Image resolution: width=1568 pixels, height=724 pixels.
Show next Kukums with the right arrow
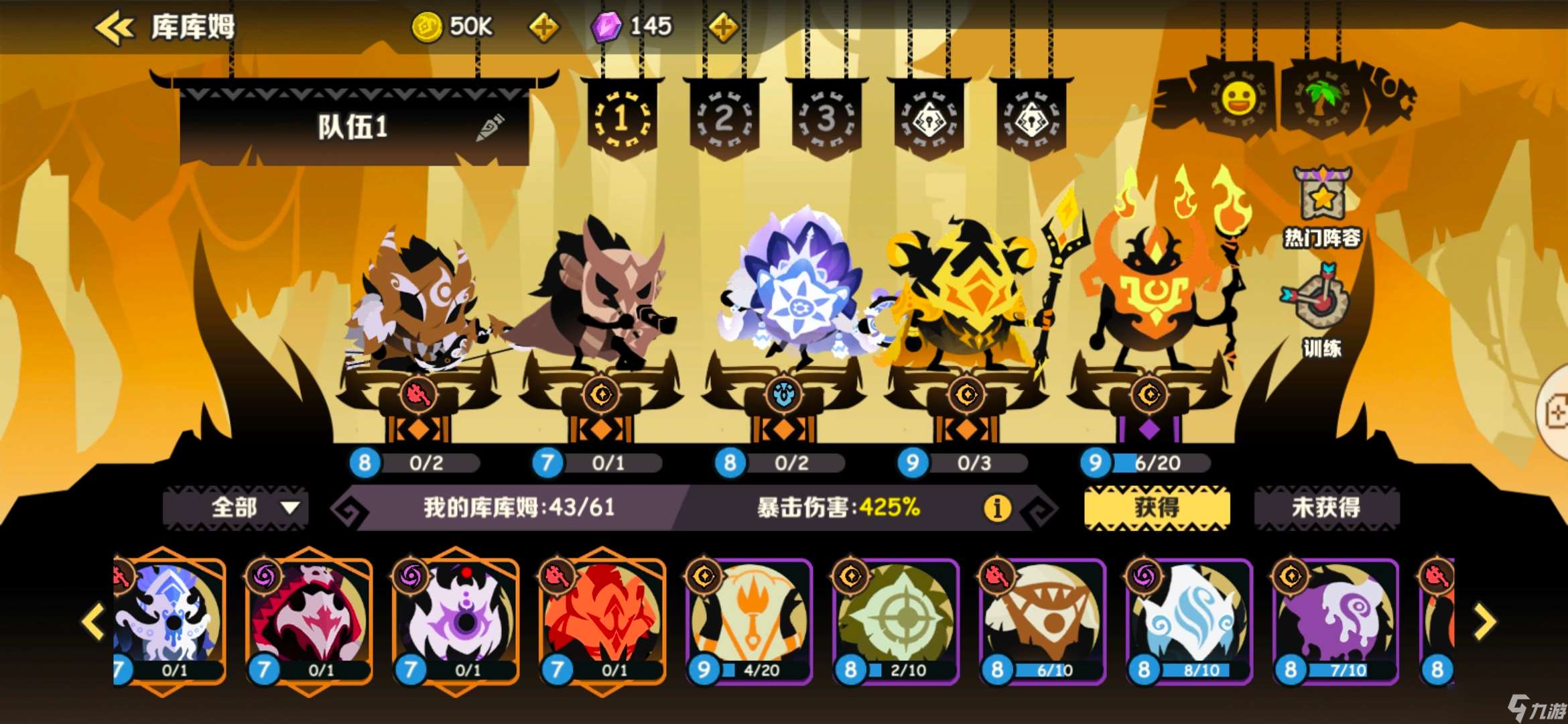click(x=1484, y=622)
